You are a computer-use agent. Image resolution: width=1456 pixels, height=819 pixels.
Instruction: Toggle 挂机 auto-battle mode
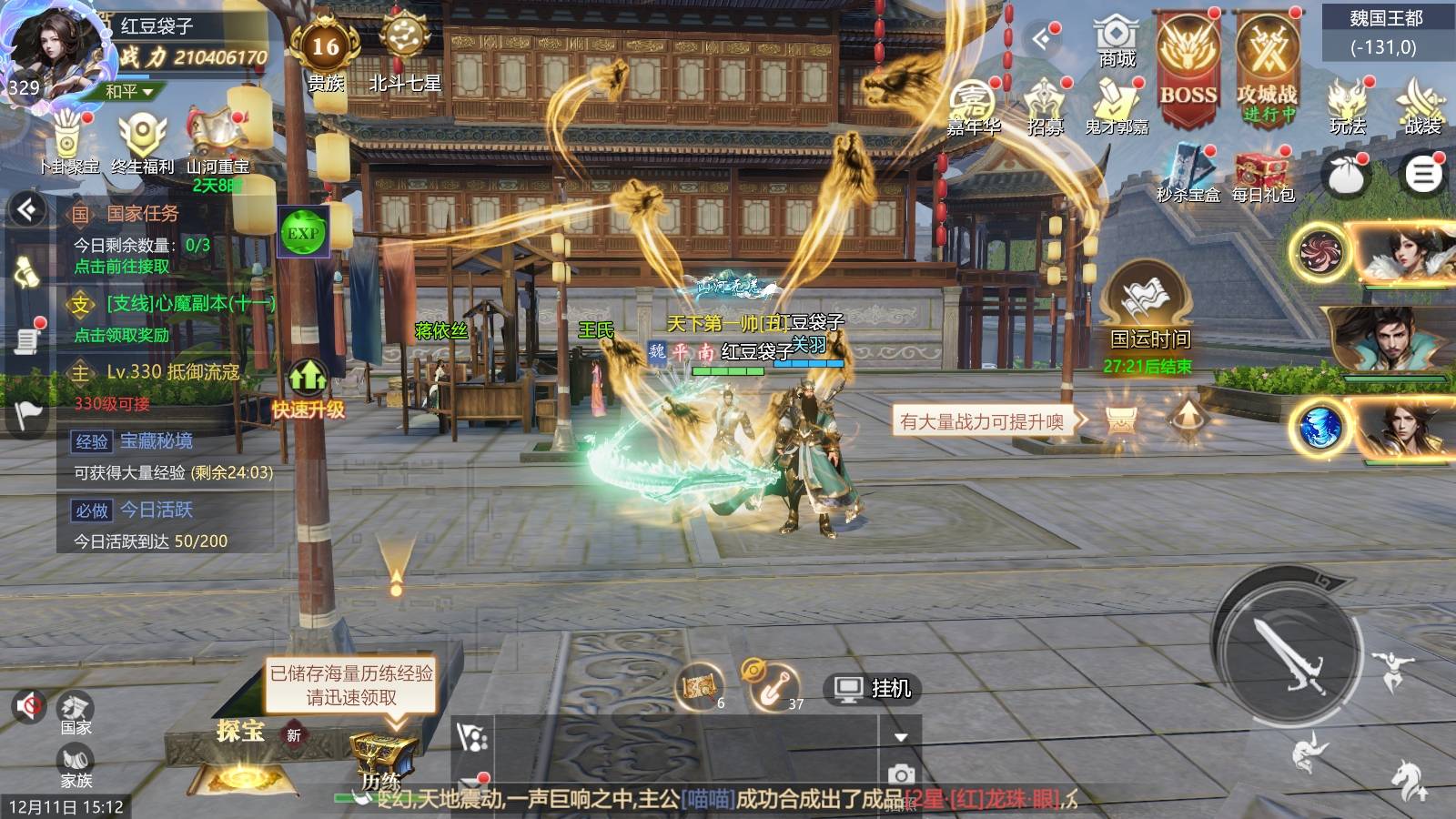tap(873, 689)
